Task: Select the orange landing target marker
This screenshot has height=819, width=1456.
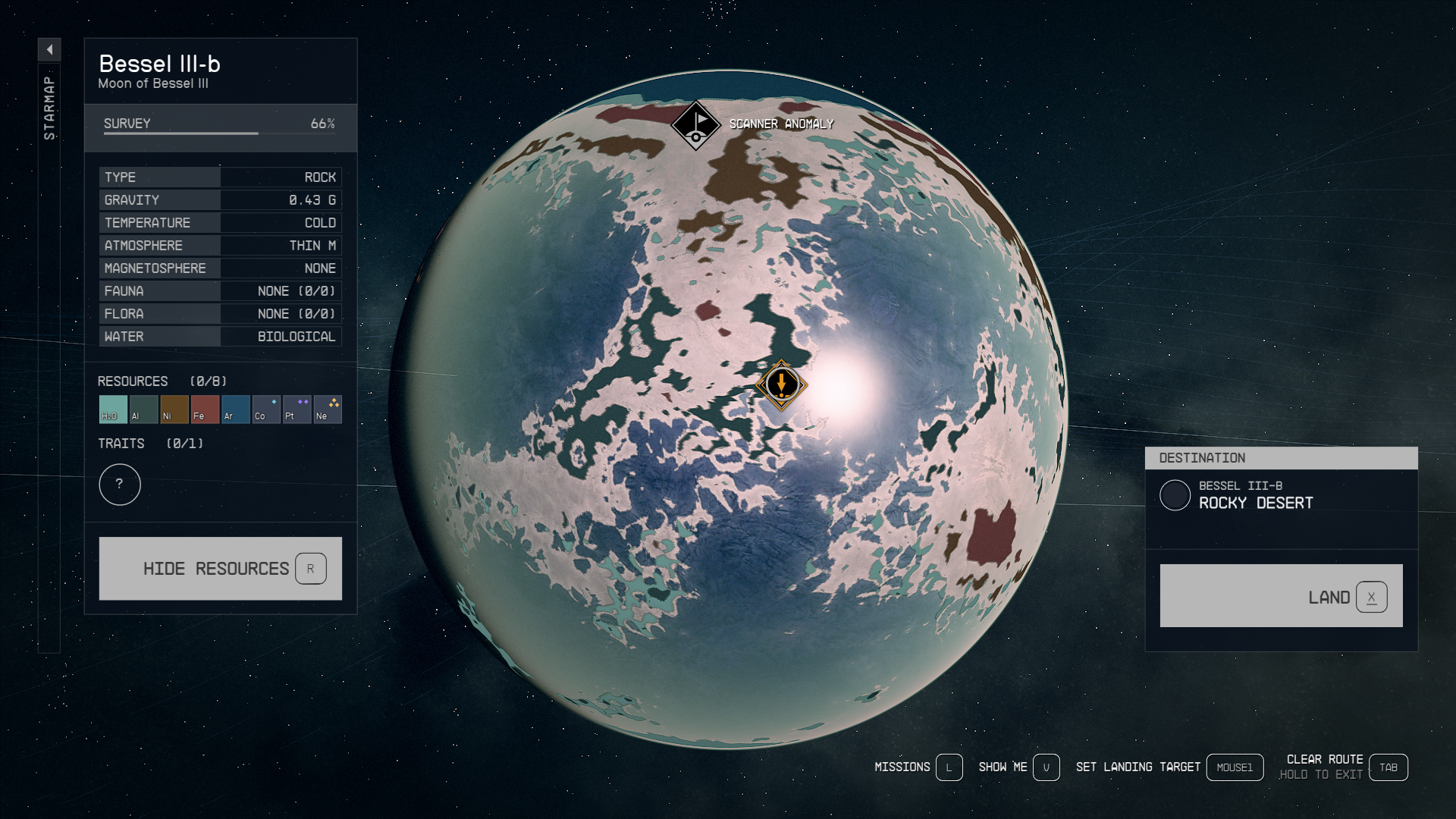Action: (781, 384)
